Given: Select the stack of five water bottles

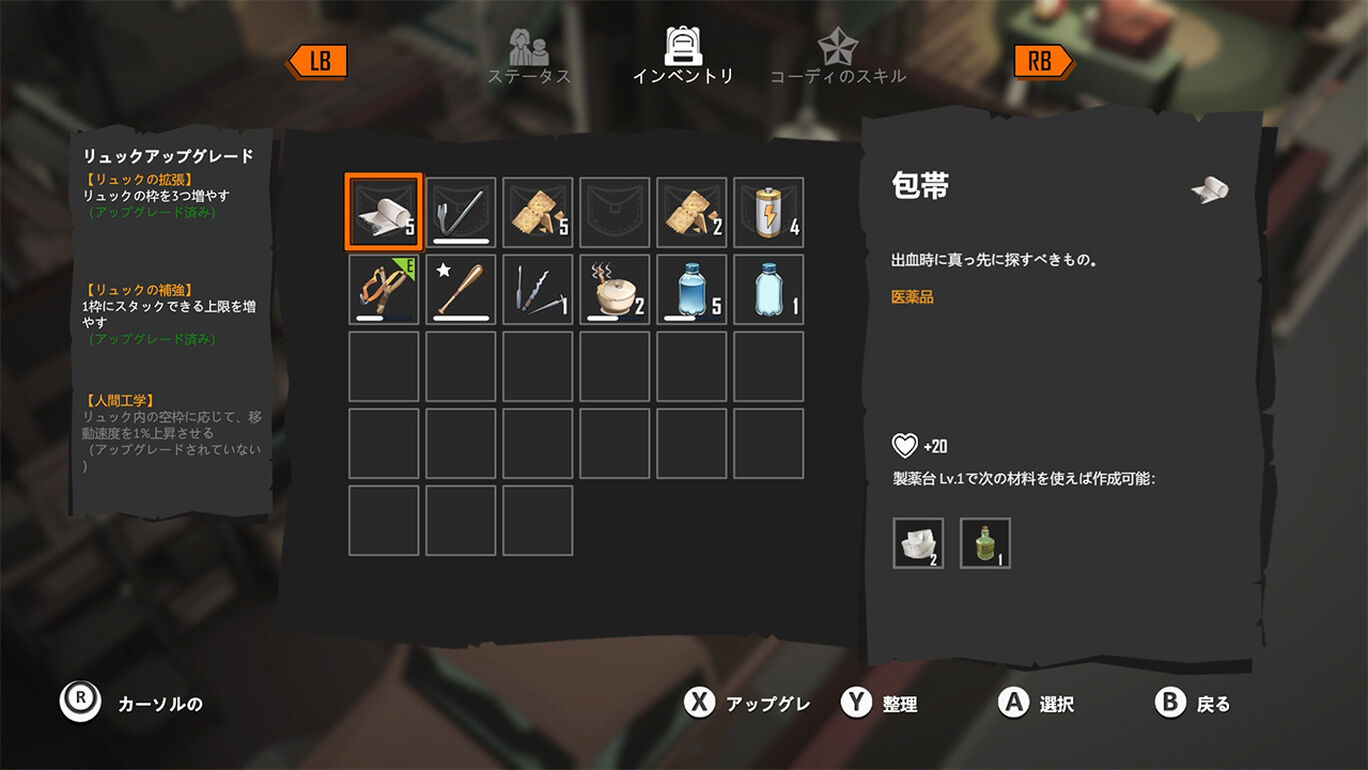Looking at the screenshot, I should 692,289.
